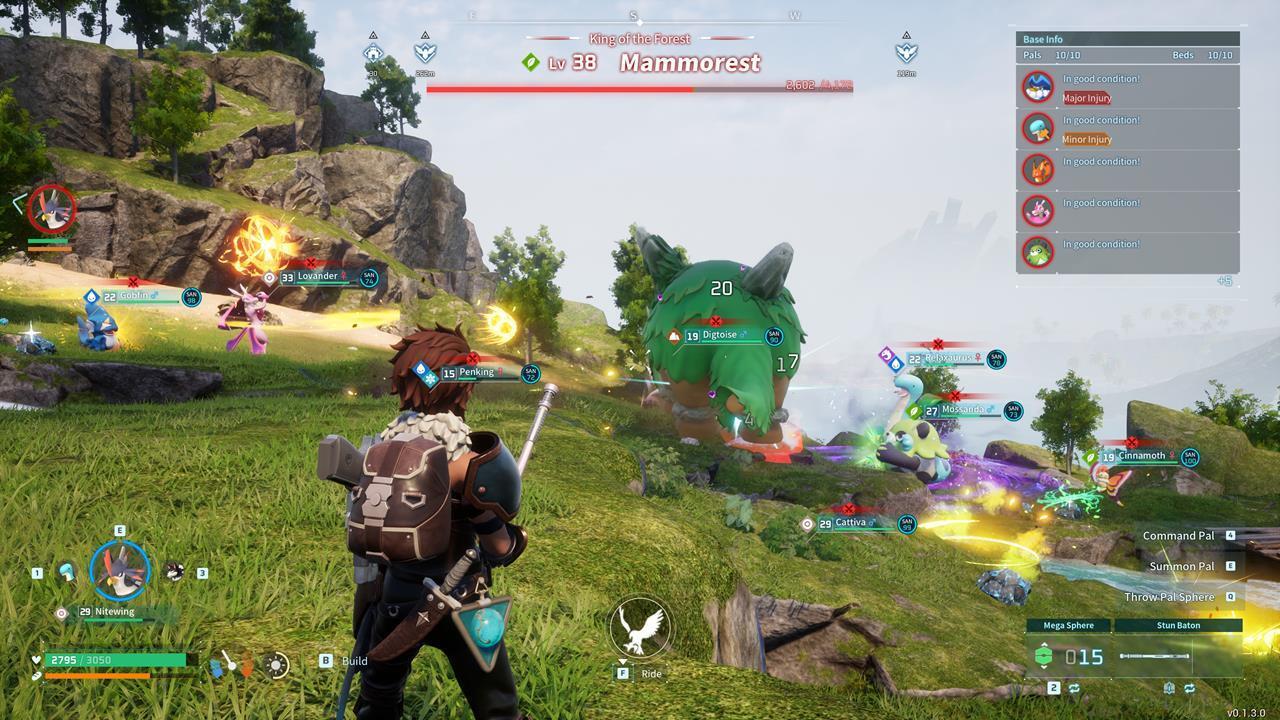This screenshot has width=1280, height=720.
Task: Toggle the shield icon below the Stun Baton slot
Action: click(x=1168, y=687)
